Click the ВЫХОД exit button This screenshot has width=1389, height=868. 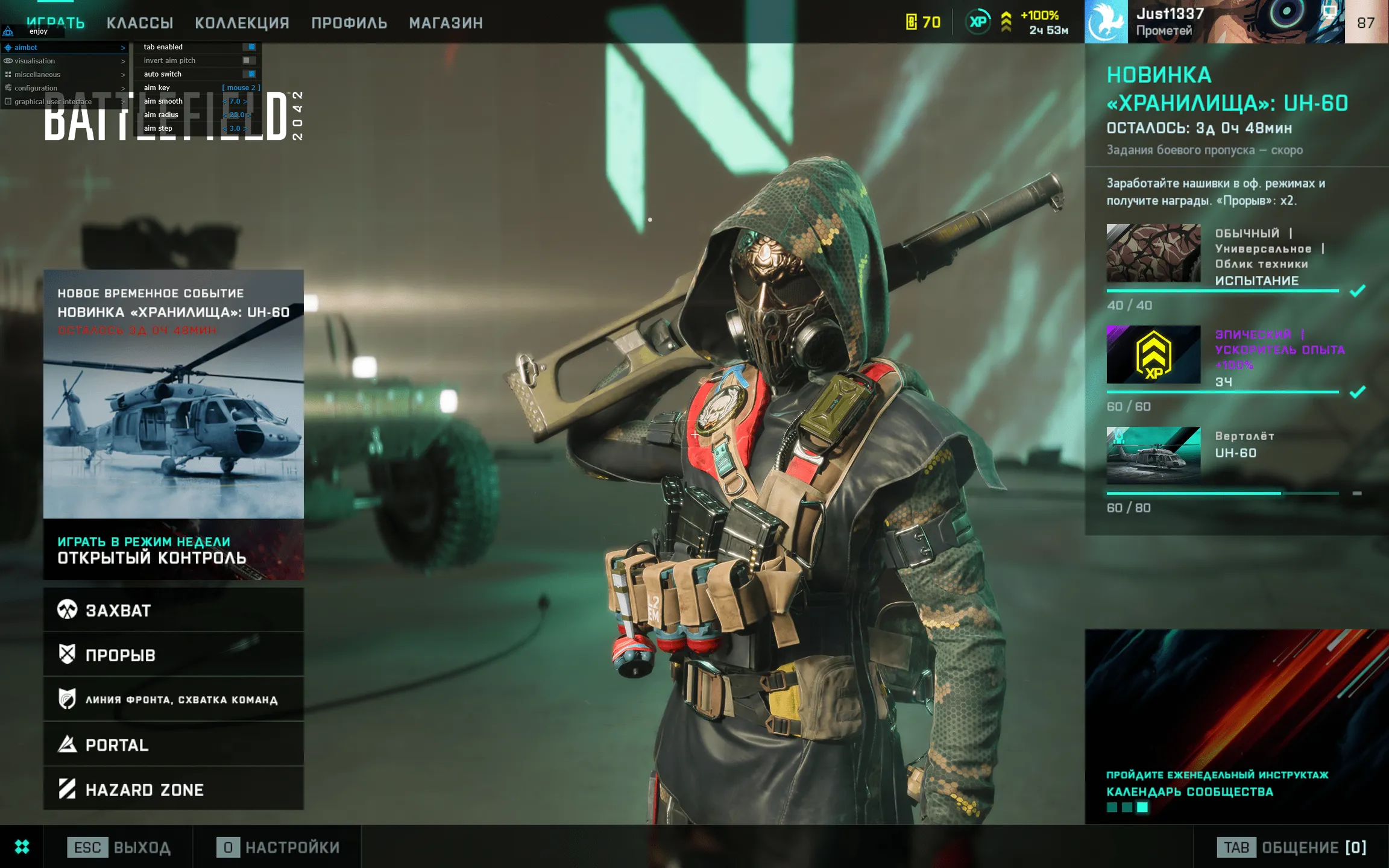[119, 847]
